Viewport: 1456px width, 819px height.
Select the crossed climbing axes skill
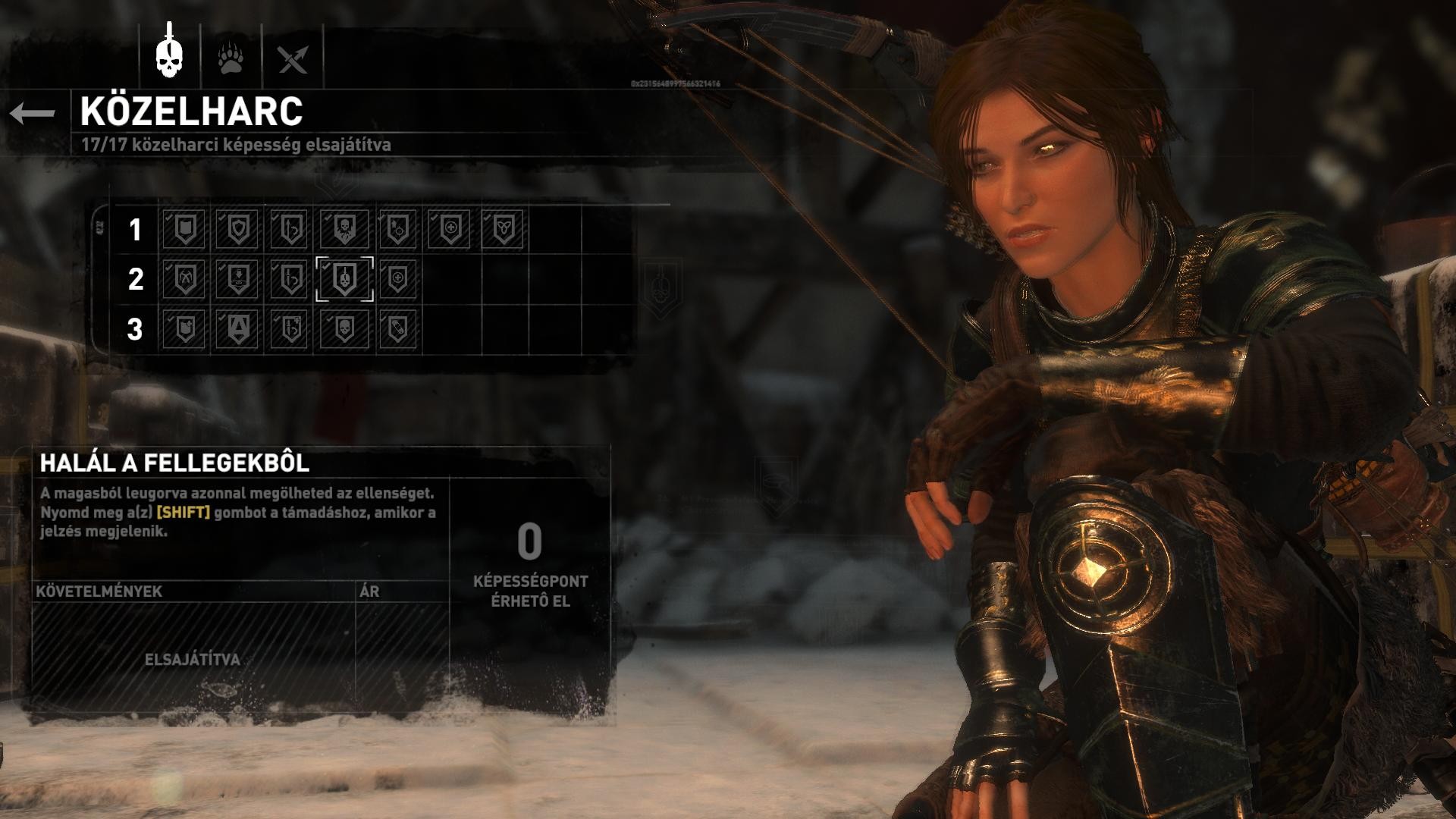coord(185,279)
